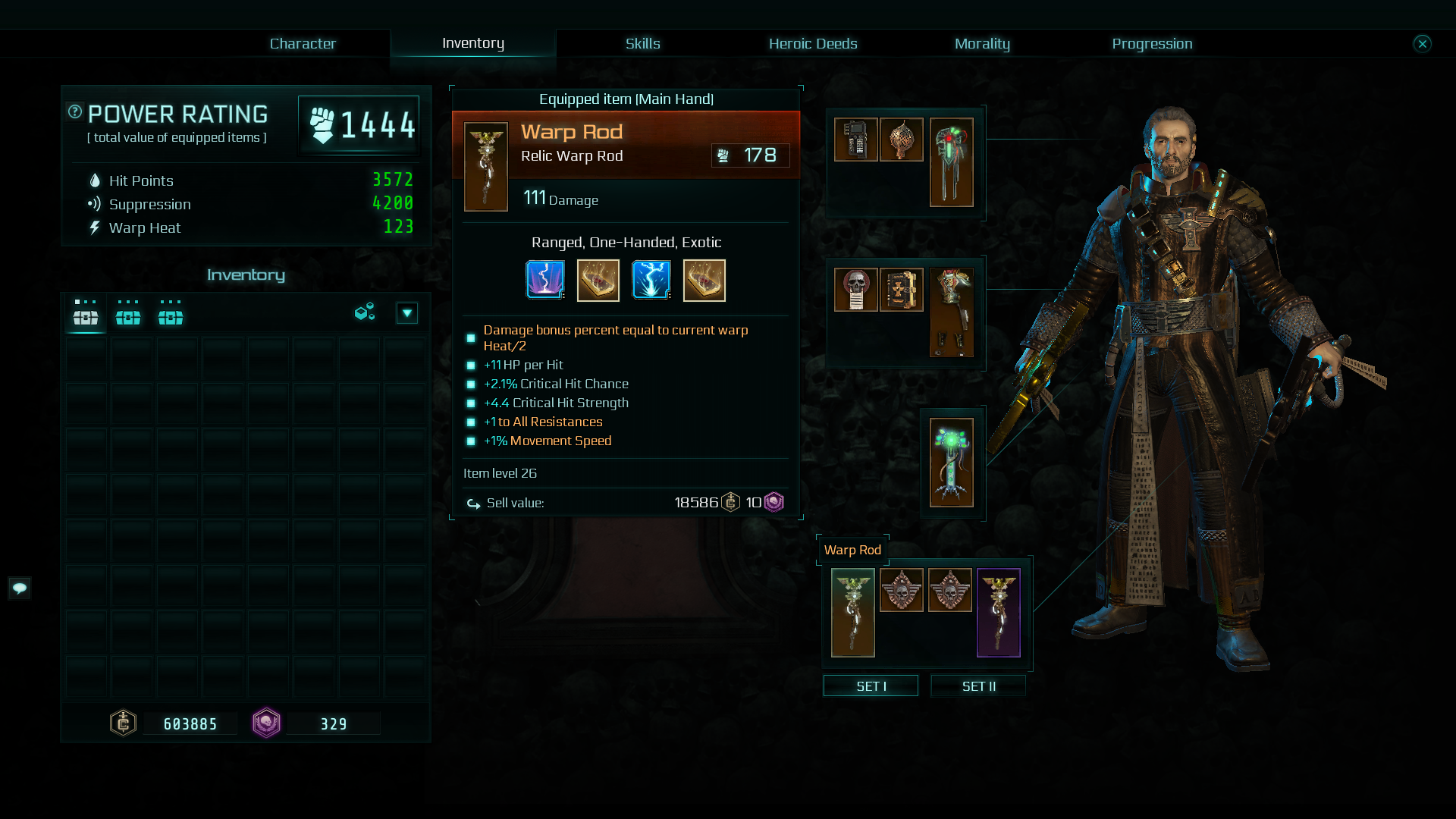1456x819 pixels.
Task: Open the inventory filter dropdown arrow
Action: click(x=407, y=313)
